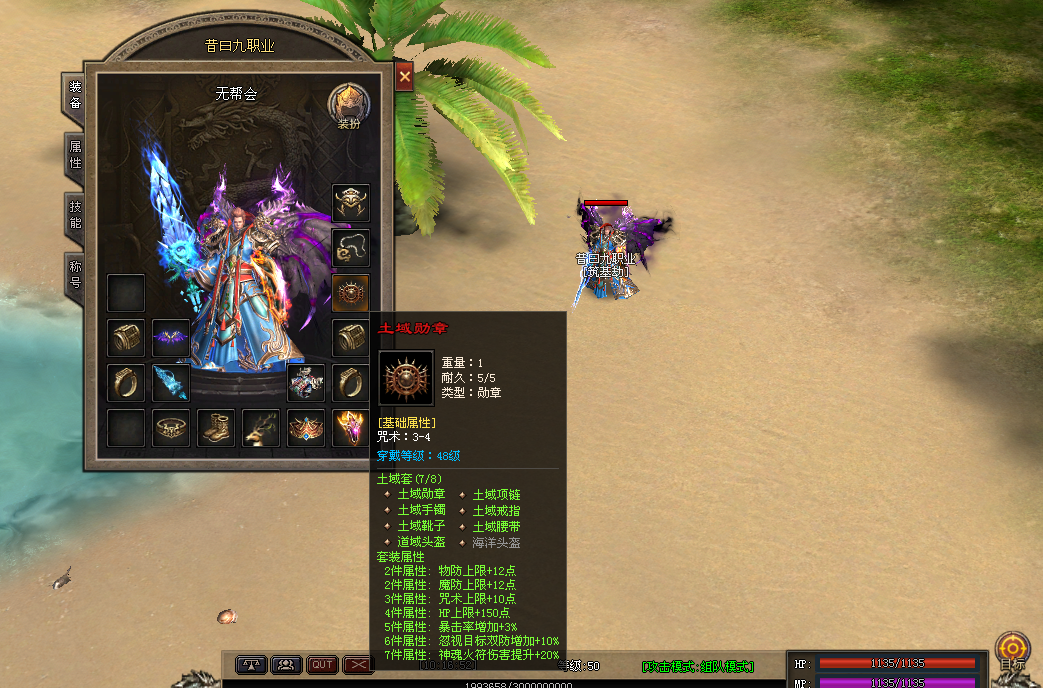Change the 攻击模式 attack mode setting
1043x688 pixels.
tap(698, 666)
